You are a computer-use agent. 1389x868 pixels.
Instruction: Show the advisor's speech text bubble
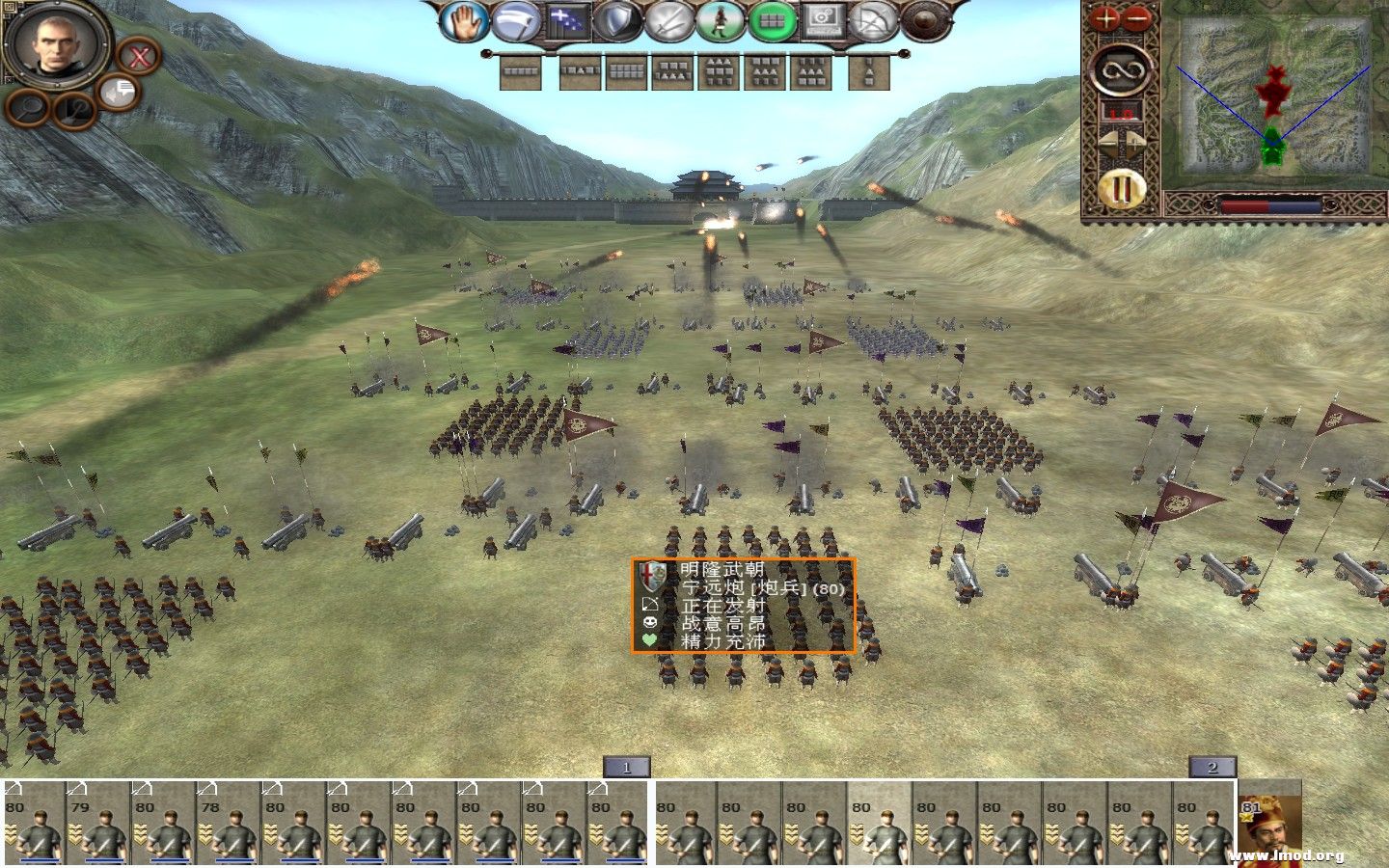pyautogui.click(x=119, y=93)
